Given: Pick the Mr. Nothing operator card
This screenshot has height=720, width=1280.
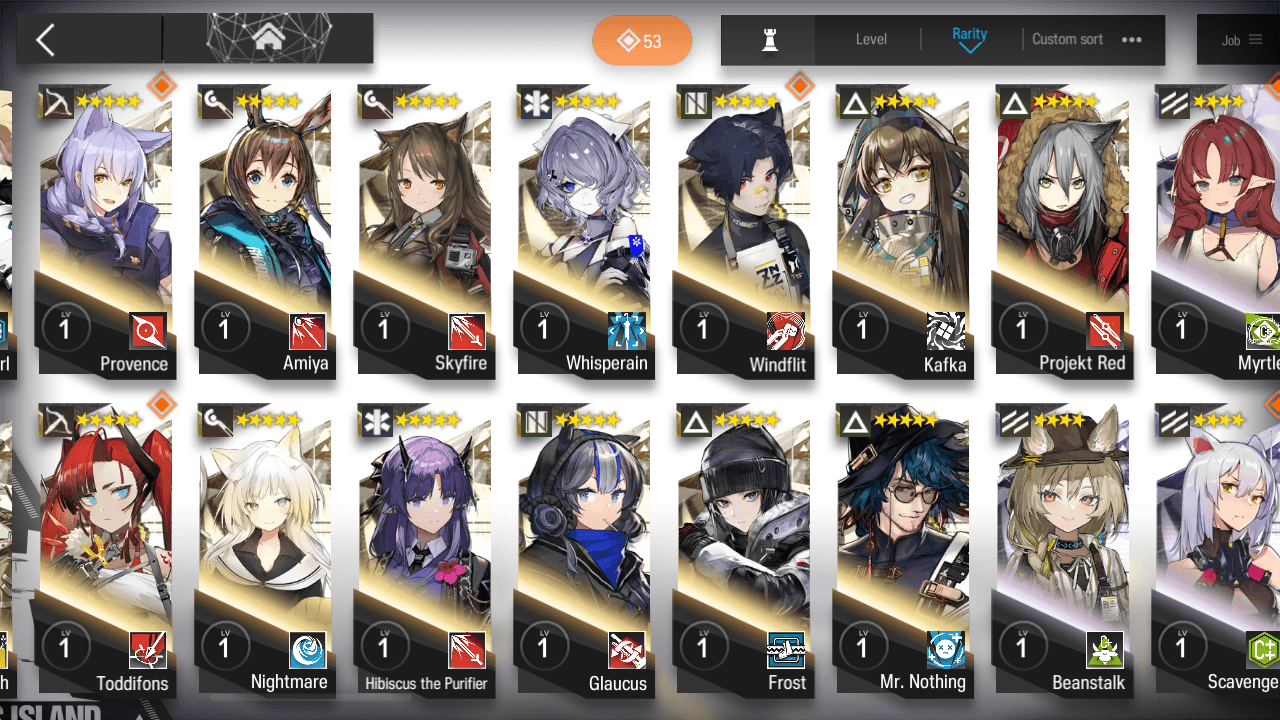Looking at the screenshot, I should pyautogui.click(x=902, y=550).
